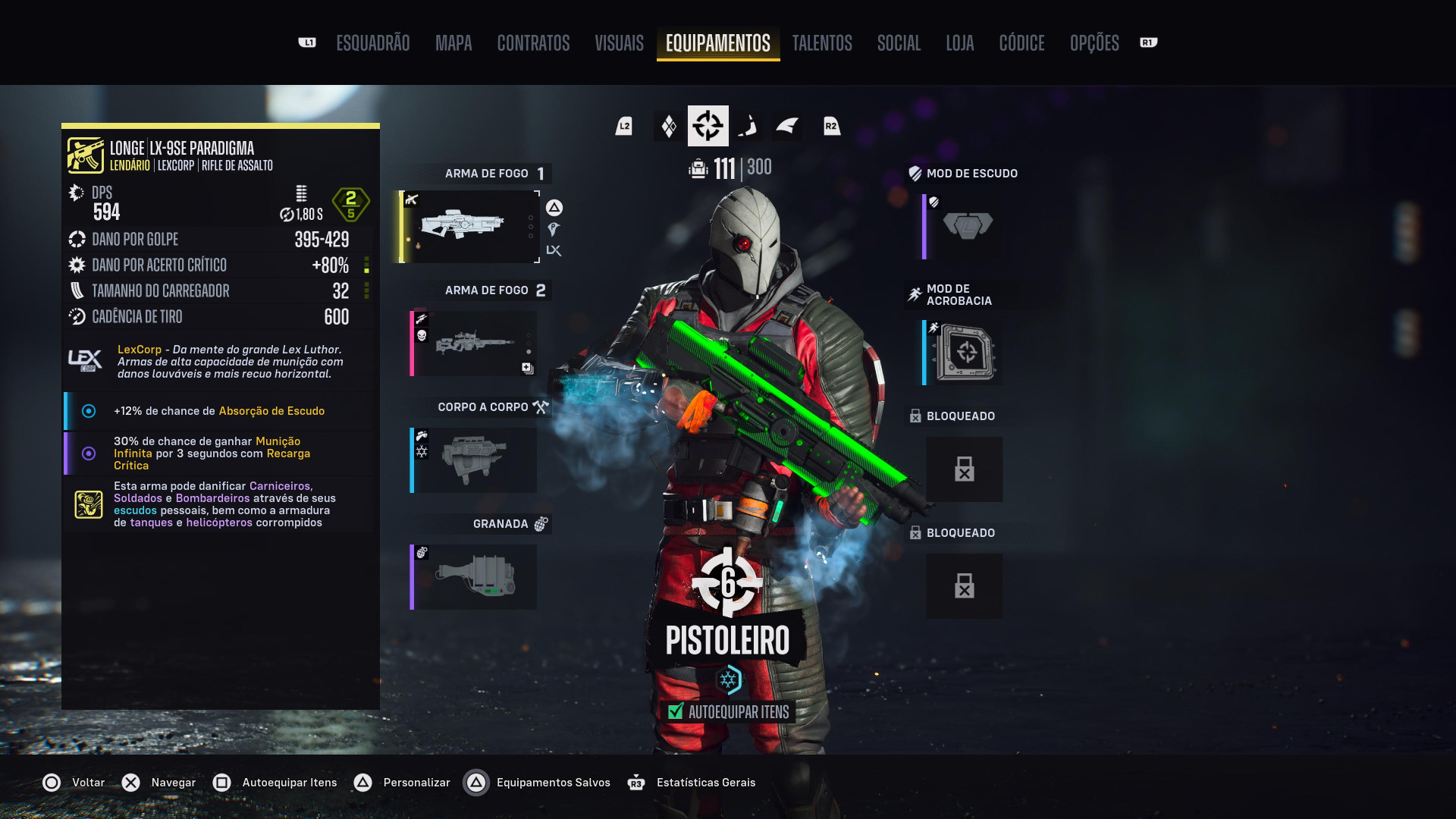Switch to the Social tab
1456x819 pixels.
click(x=899, y=43)
